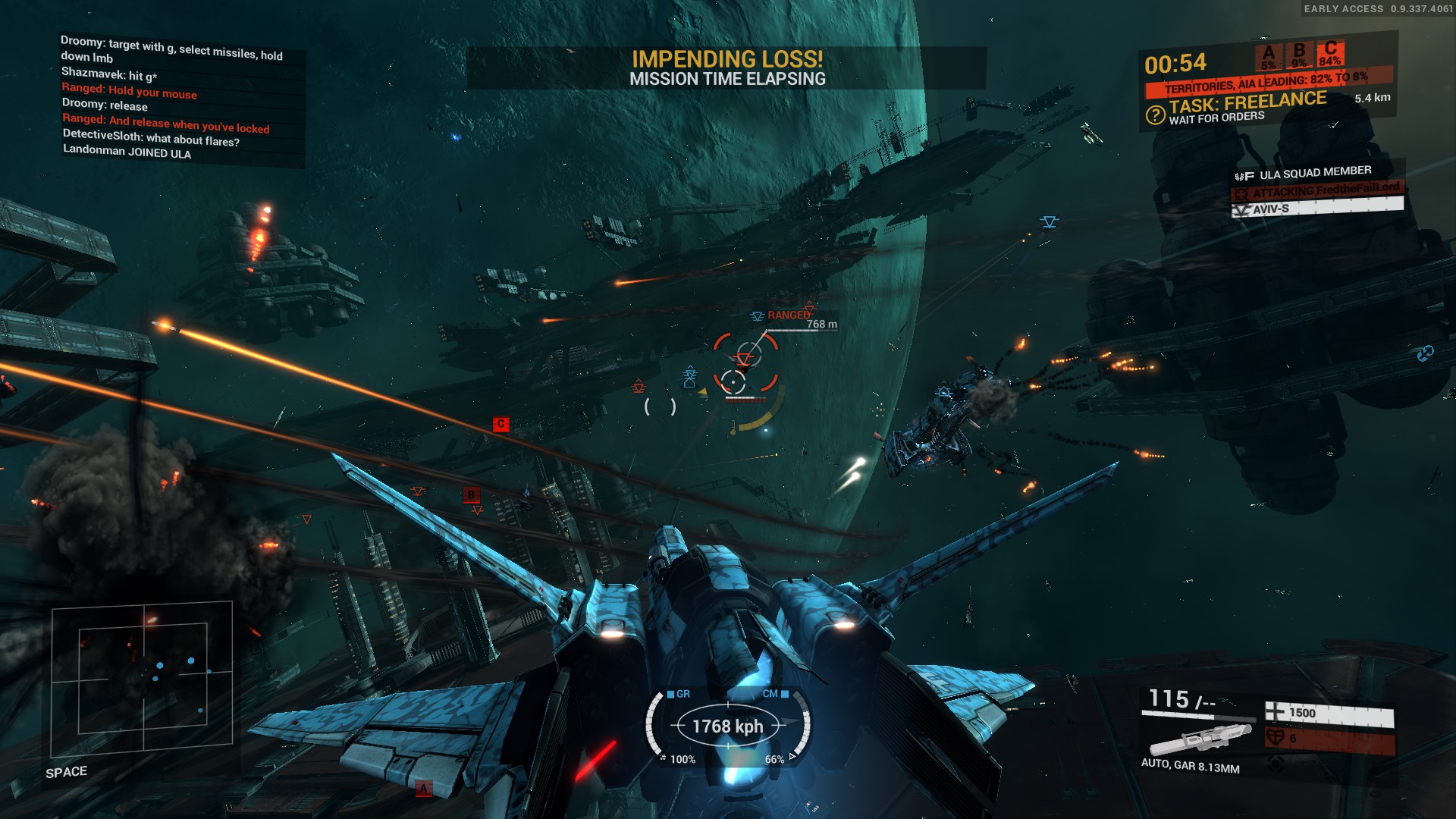Click the ship icon on the AVIV-S bar
1456x819 pixels.
click(1241, 209)
